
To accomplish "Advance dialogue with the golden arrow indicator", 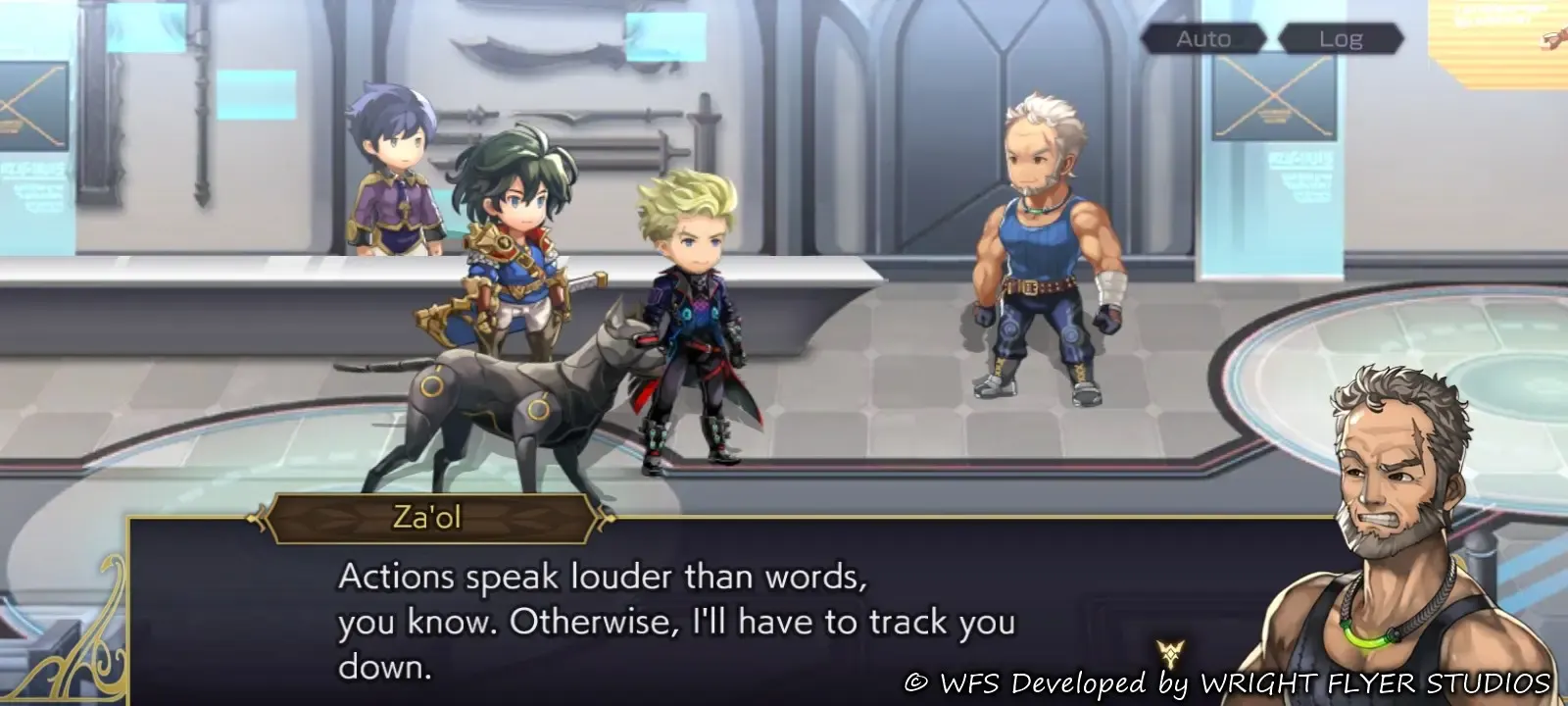I will coord(1170,653).
